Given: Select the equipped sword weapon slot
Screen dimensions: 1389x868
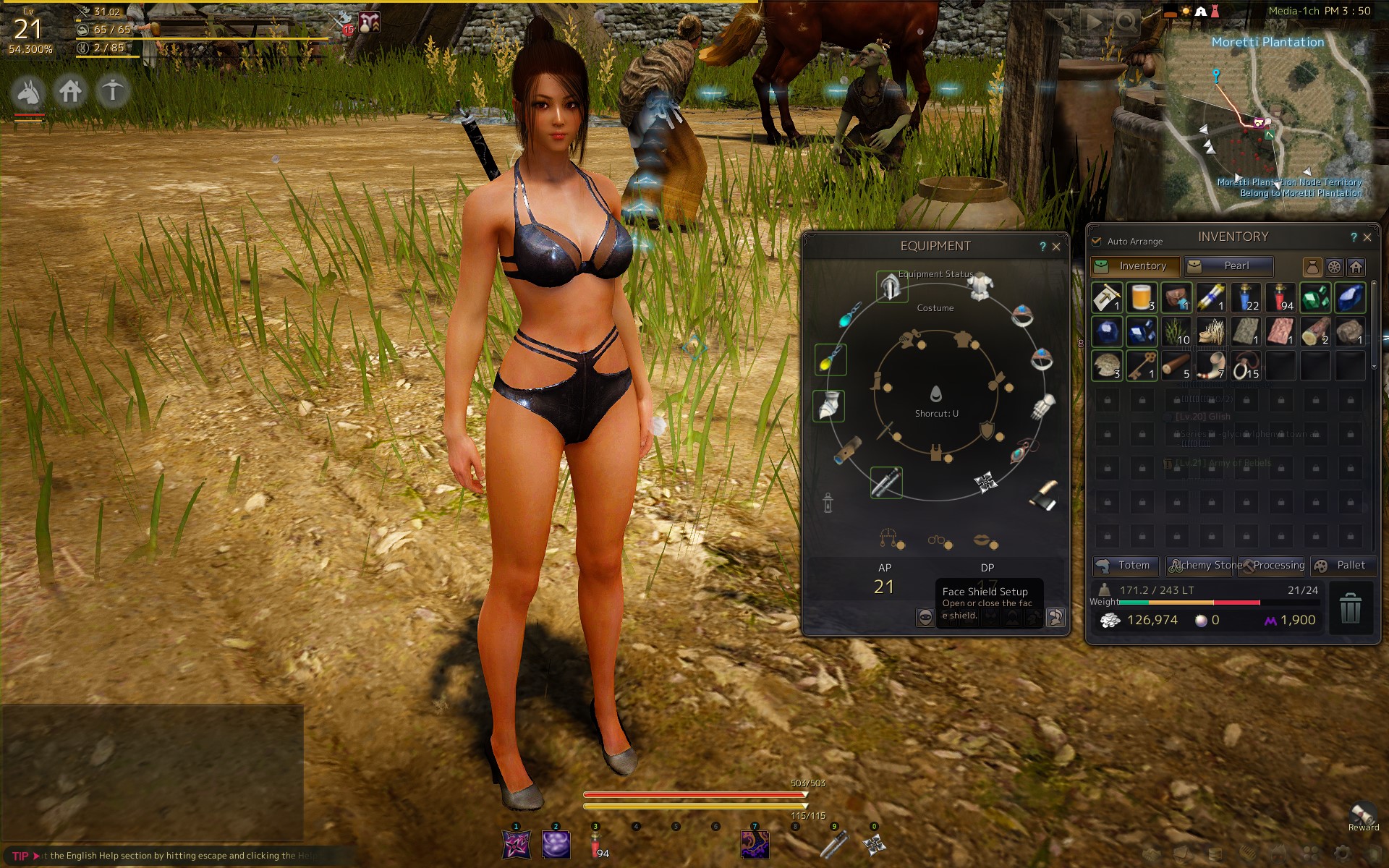Looking at the screenshot, I should (886, 482).
